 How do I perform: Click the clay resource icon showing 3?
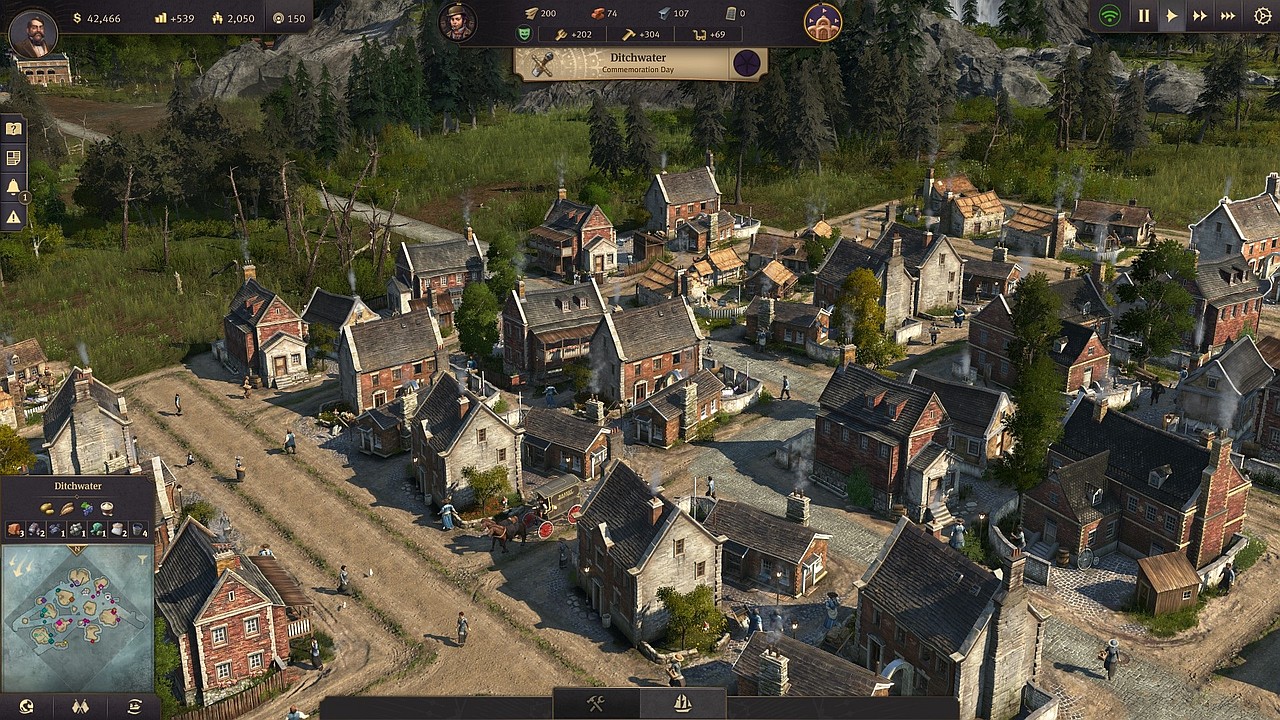click(14, 531)
